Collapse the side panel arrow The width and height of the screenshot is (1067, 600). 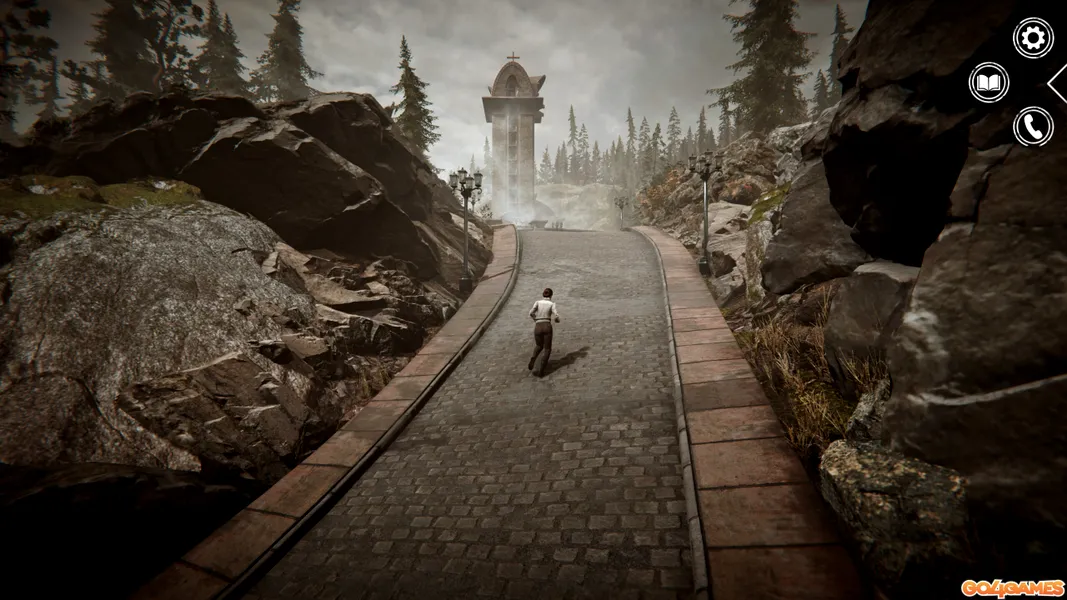point(1058,83)
